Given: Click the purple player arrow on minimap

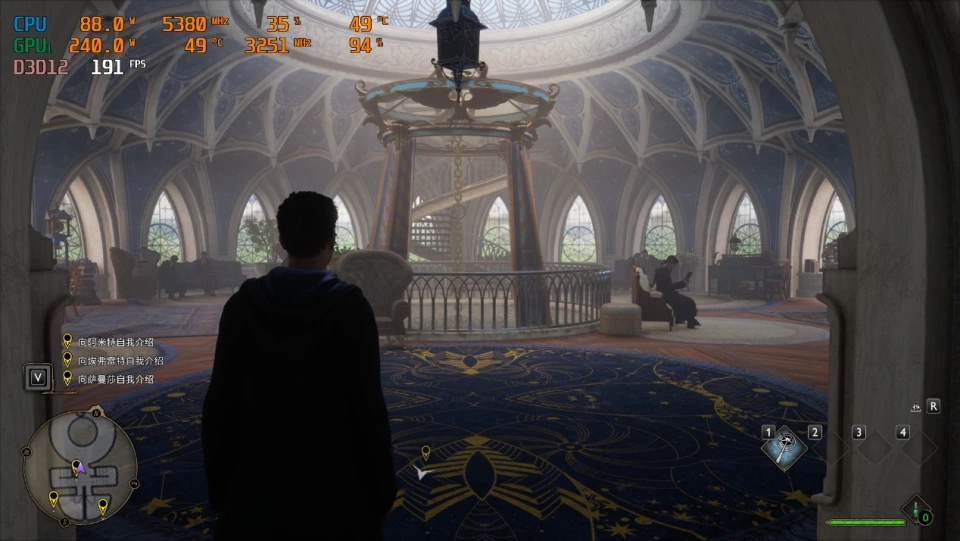Looking at the screenshot, I should click(x=81, y=468).
